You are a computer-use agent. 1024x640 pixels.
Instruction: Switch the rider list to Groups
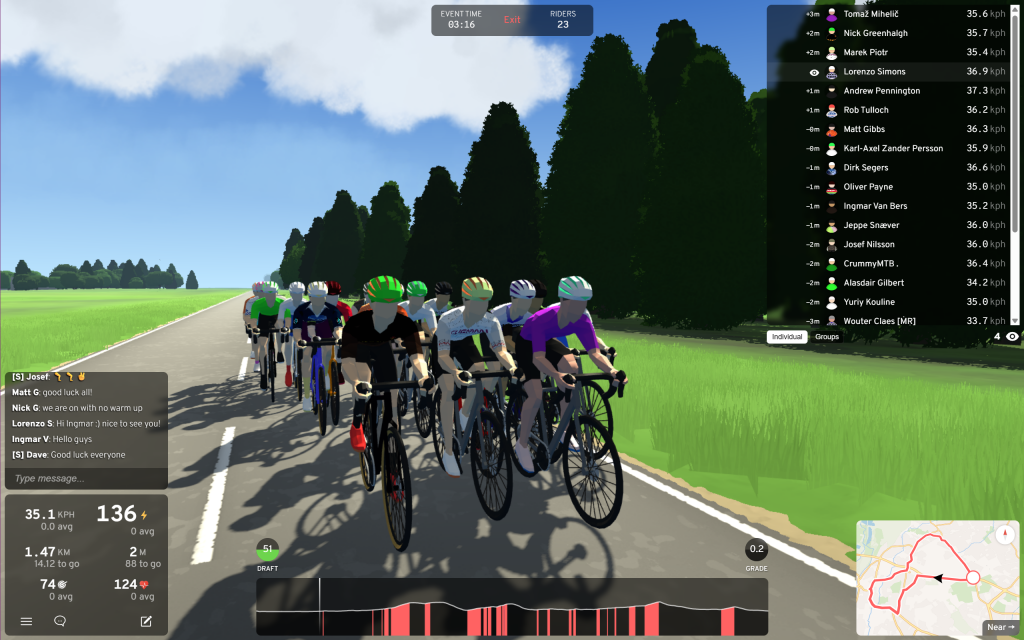click(827, 337)
